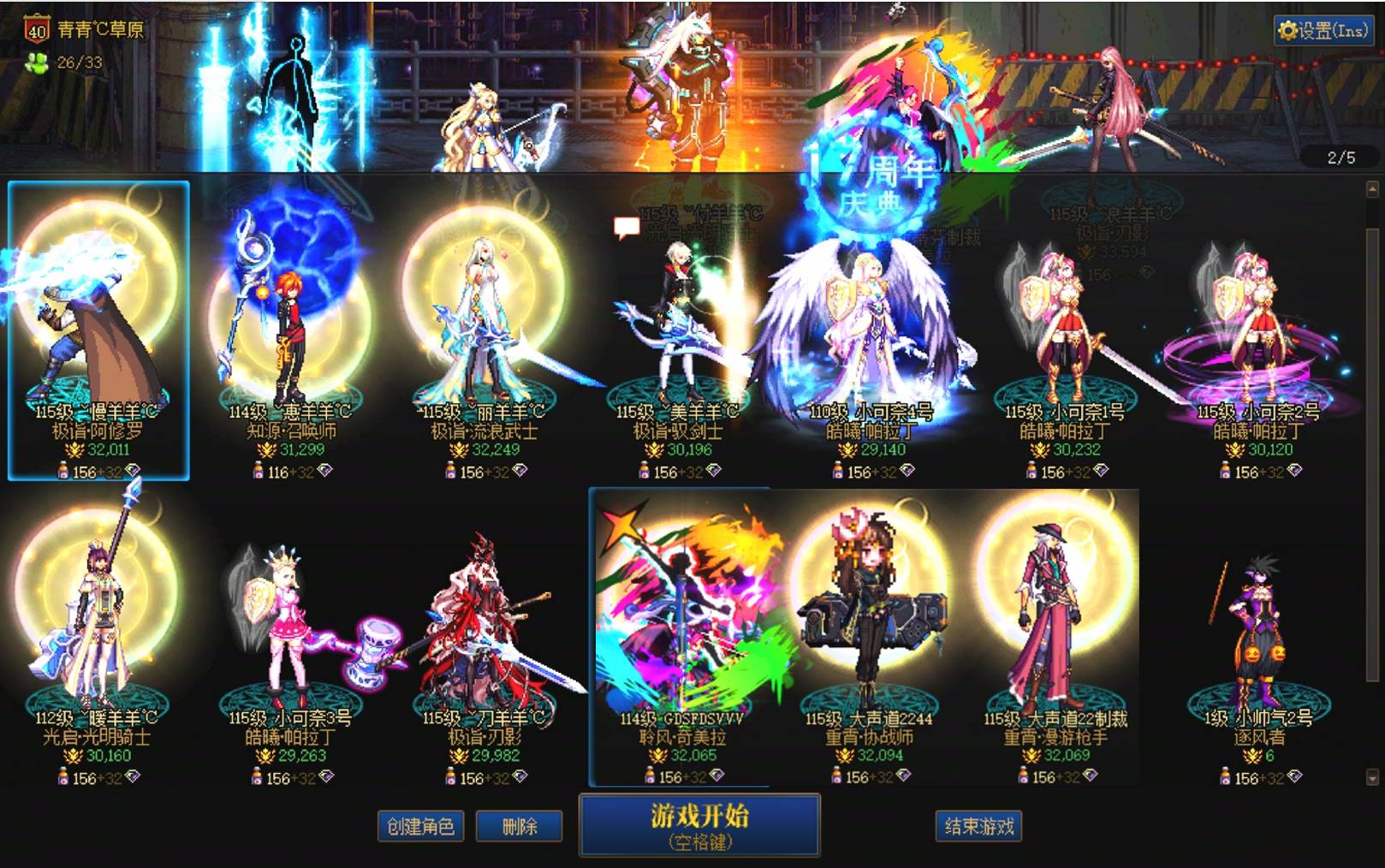Click the 创建角色 create character button
This screenshot has height=868, width=1385.
(x=419, y=827)
